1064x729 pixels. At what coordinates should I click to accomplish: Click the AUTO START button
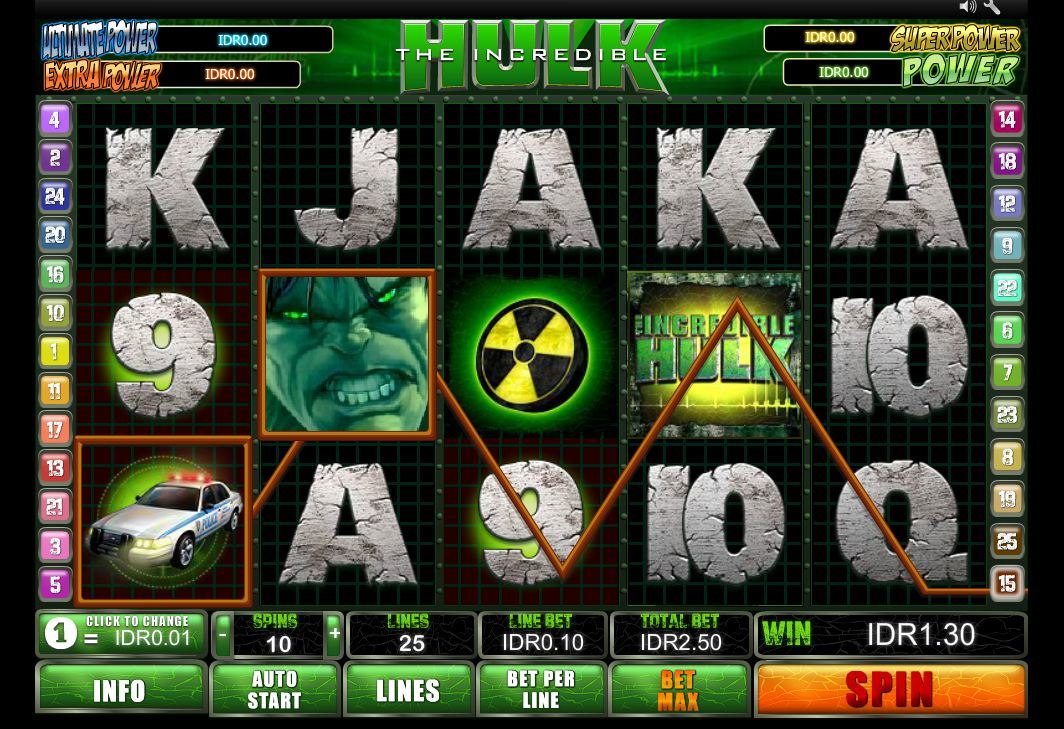tap(274, 689)
